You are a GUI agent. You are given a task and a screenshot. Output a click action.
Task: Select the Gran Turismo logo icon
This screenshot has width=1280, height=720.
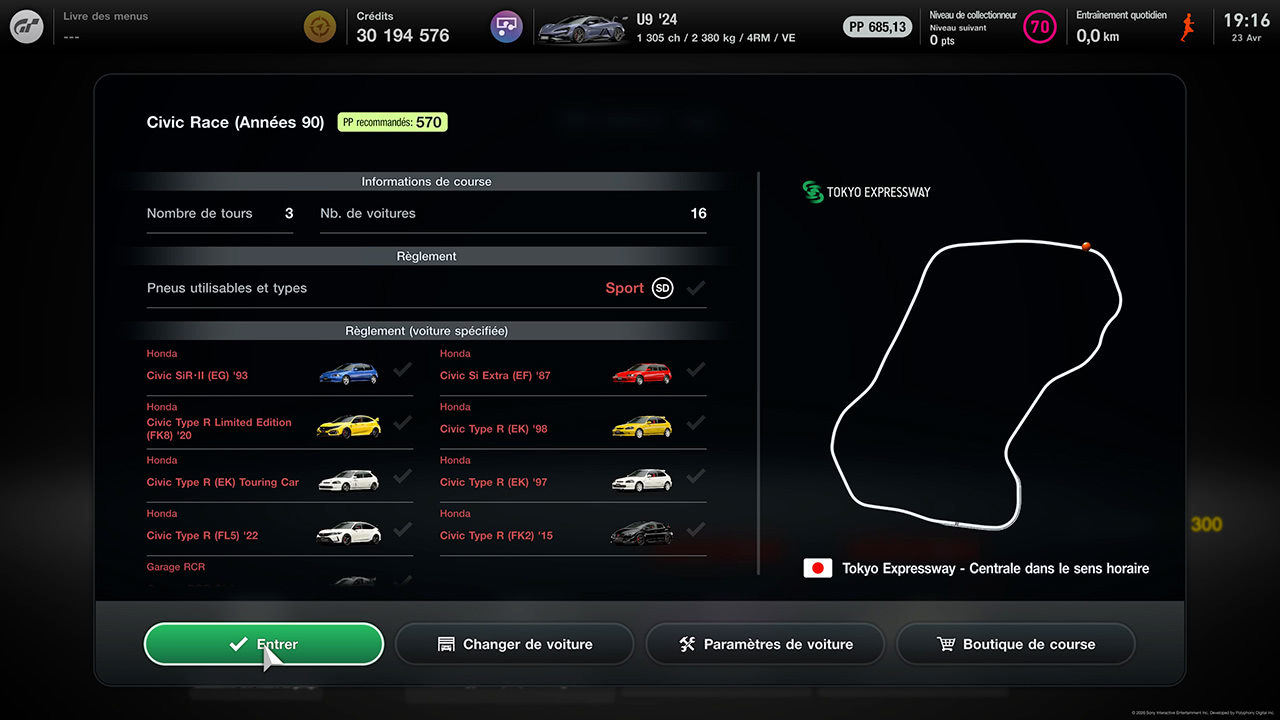(27, 27)
